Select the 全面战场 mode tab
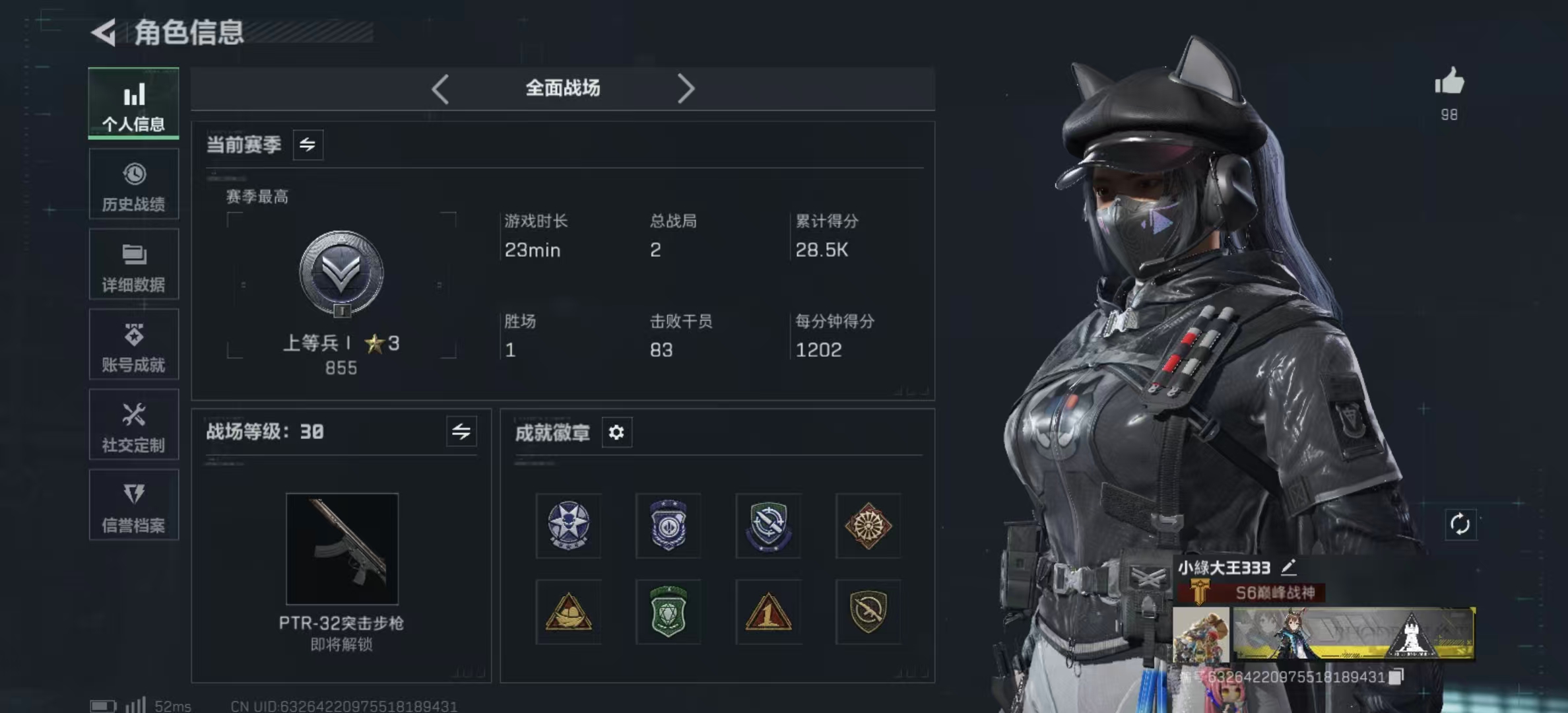This screenshot has width=1568, height=713. 562,88
